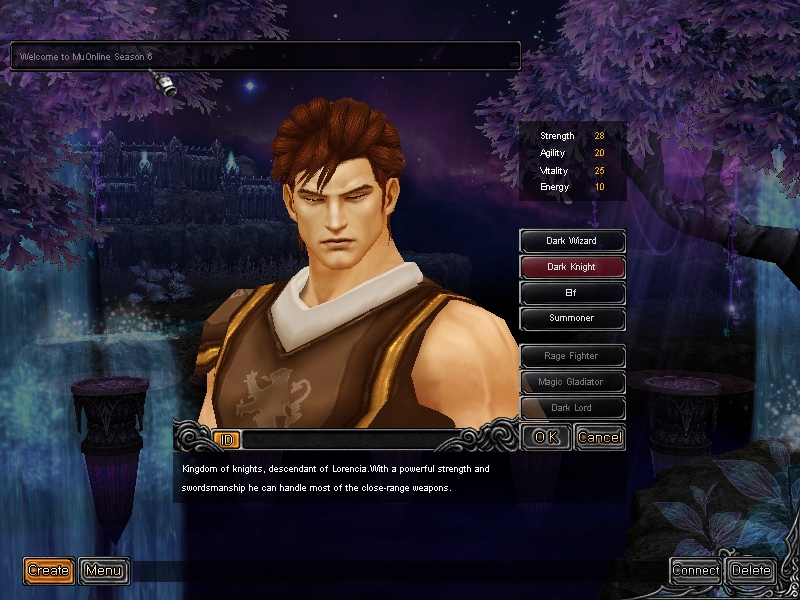The image size is (800, 600).
Task: Select the Magic Gladiator class
Action: click(x=572, y=382)
